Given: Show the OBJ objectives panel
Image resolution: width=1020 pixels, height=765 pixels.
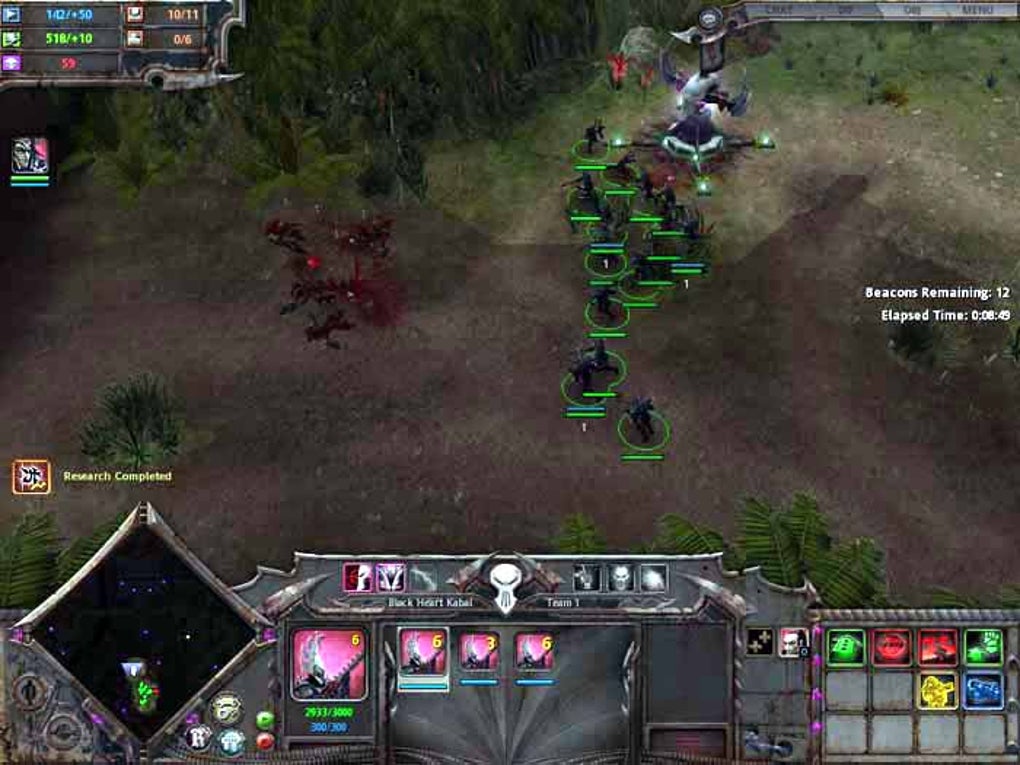Looking at the screenshot, I should coord(913,10).
